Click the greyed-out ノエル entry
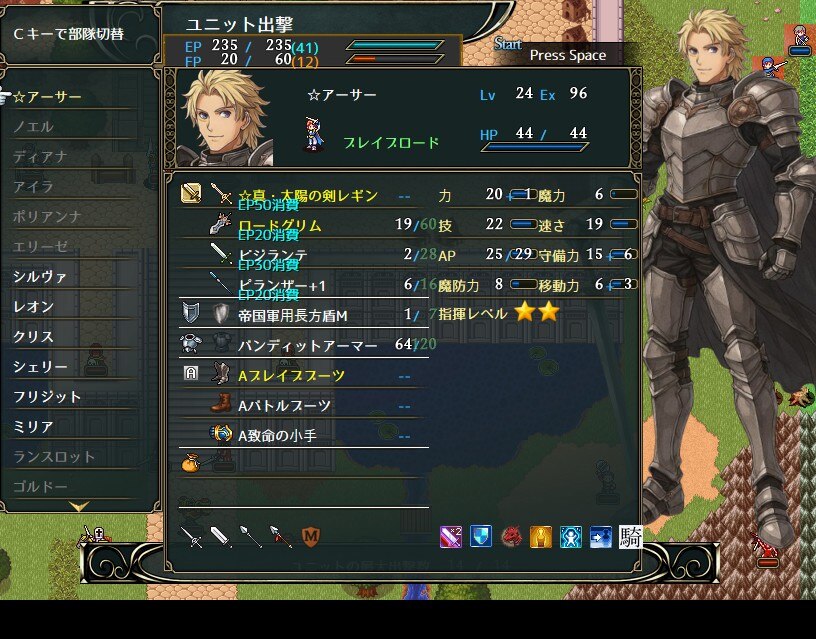 [x=34, y=127]
